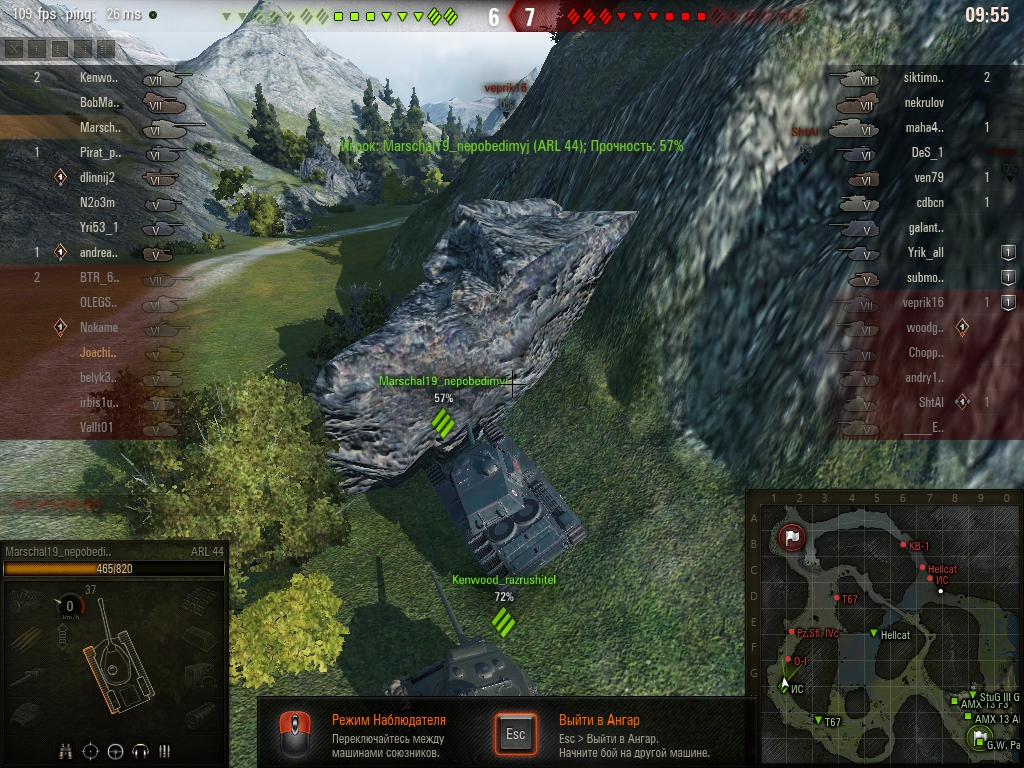Click destroyed ally Nokame in the roster
Viewport: 1024px width, 768px height.
98,327
